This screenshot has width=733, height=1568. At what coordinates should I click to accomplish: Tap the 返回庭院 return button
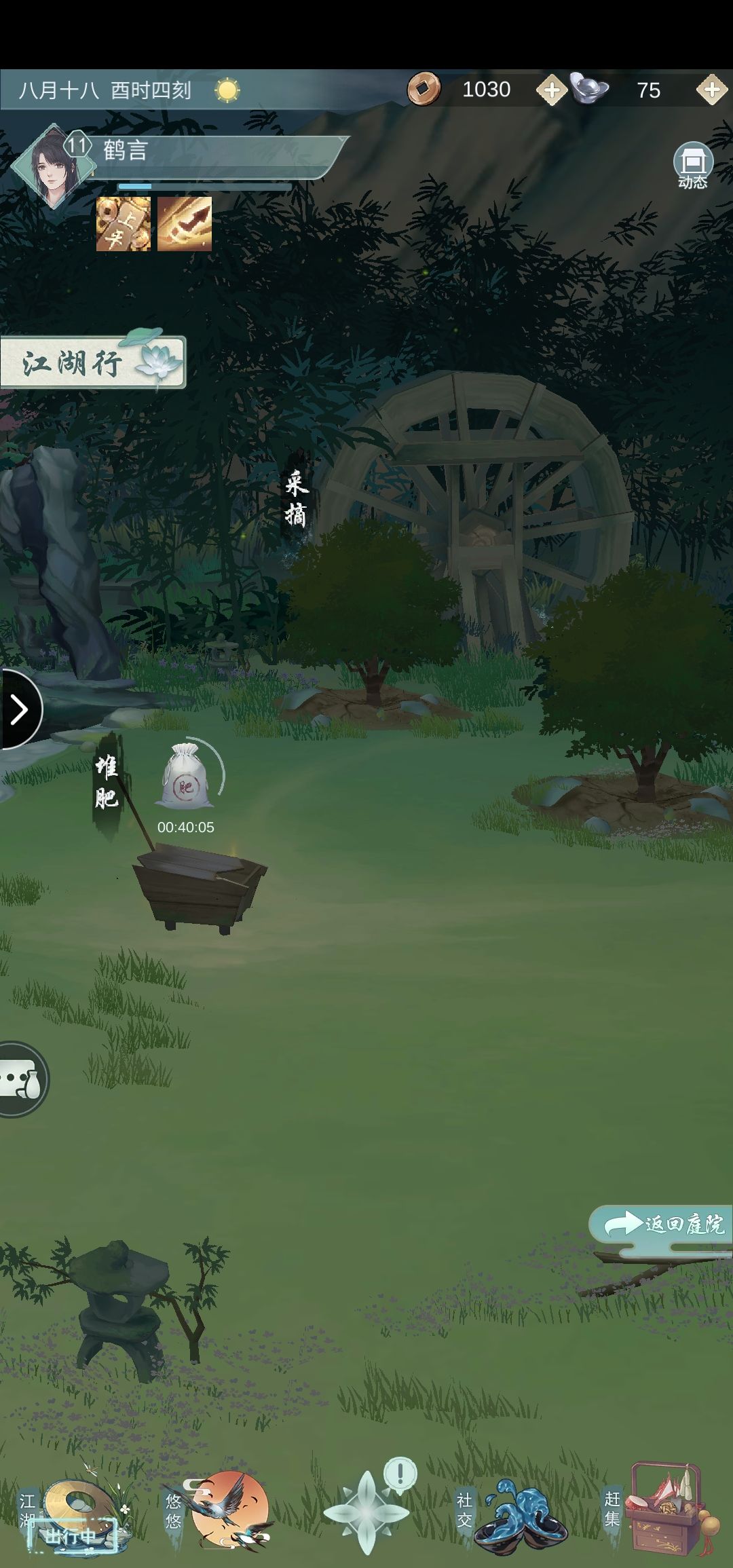pyautogui.click(x=662, y=1225)
